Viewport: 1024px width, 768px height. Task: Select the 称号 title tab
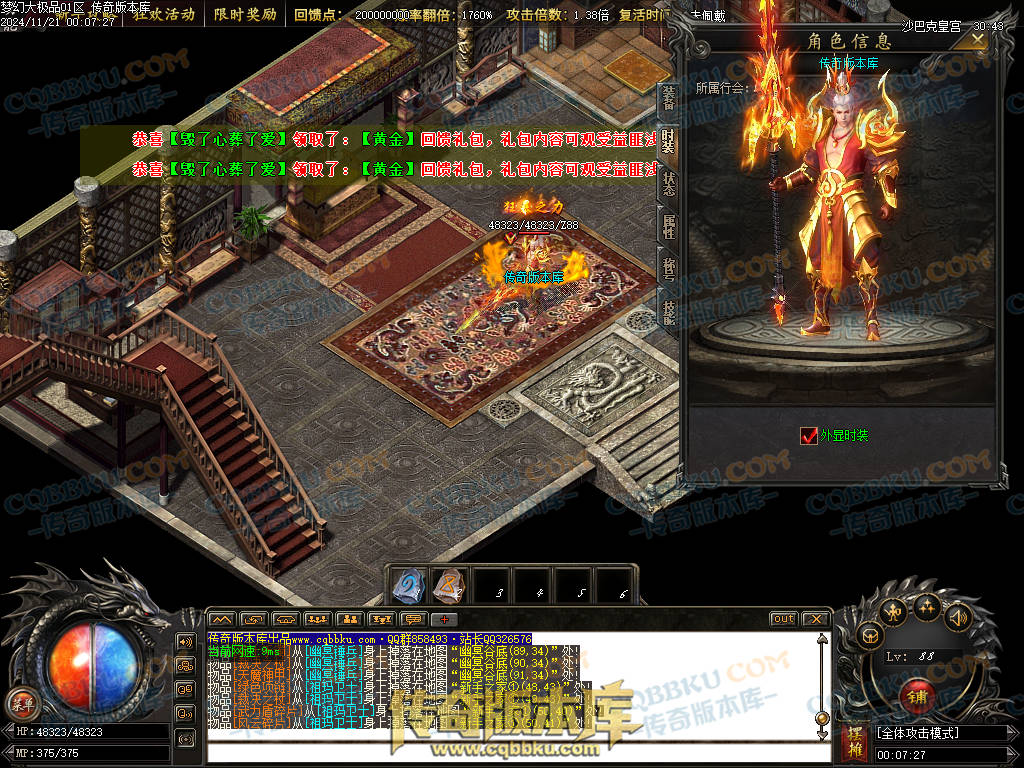[668, 270]
